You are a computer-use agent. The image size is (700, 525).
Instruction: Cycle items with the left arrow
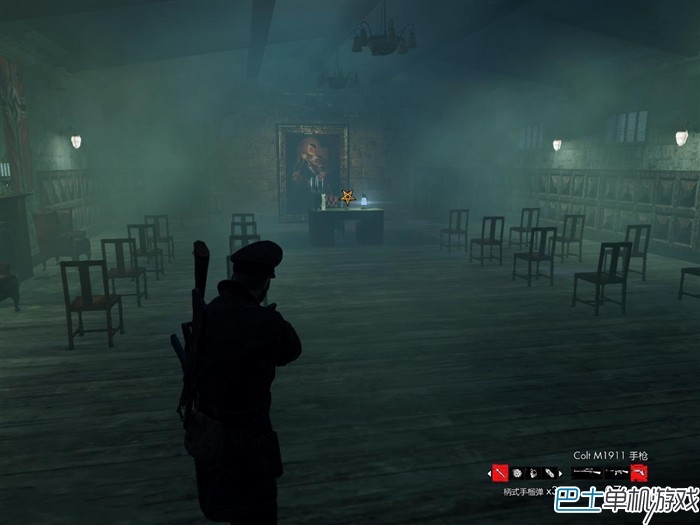tap(489, 473)
